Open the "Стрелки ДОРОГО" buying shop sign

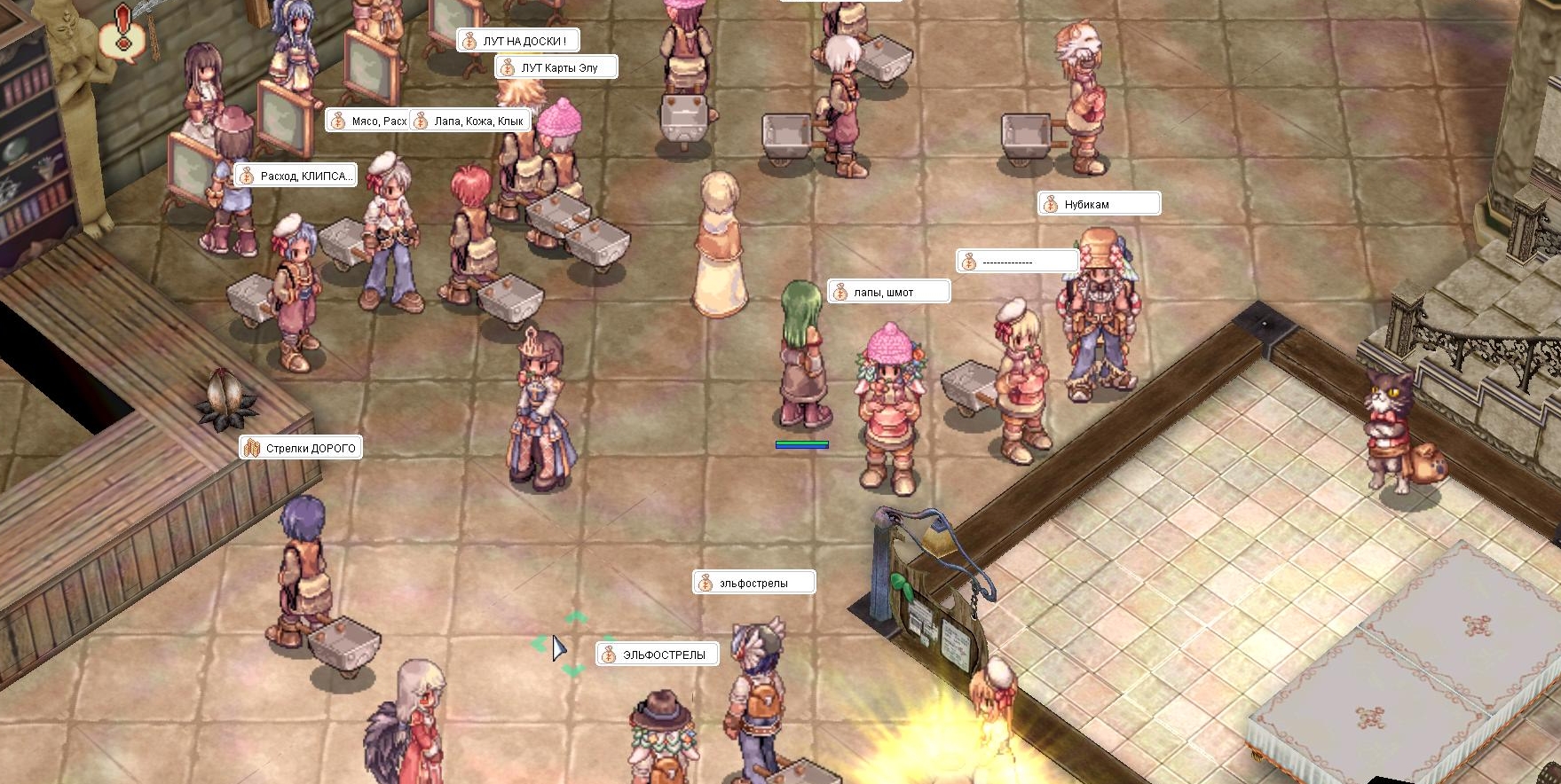point(301,448)
